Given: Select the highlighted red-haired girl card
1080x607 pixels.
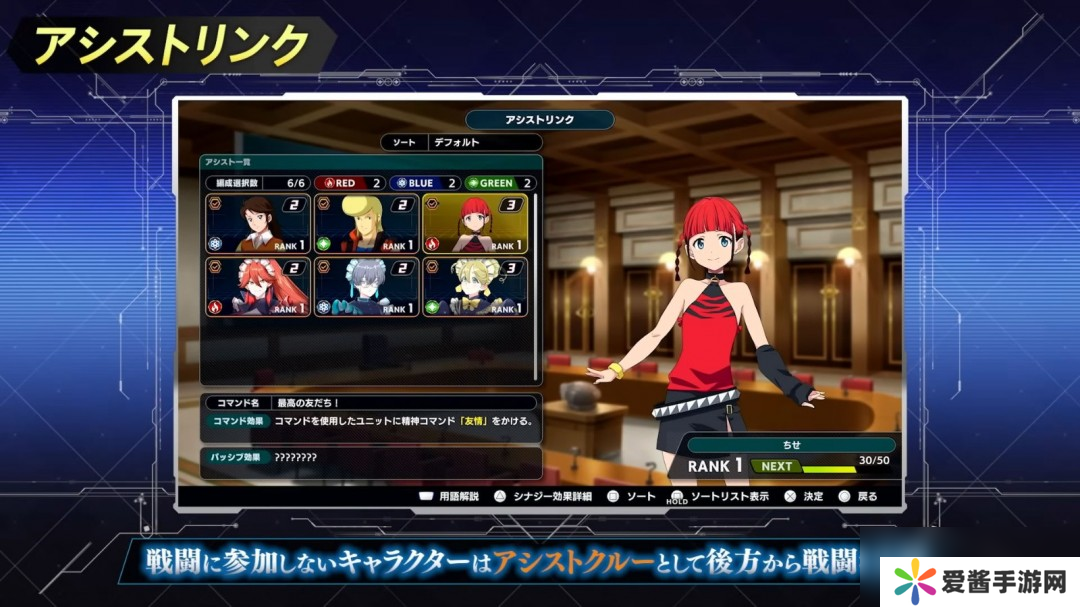Looking at the screenshot, I should [x=475, y=223].
